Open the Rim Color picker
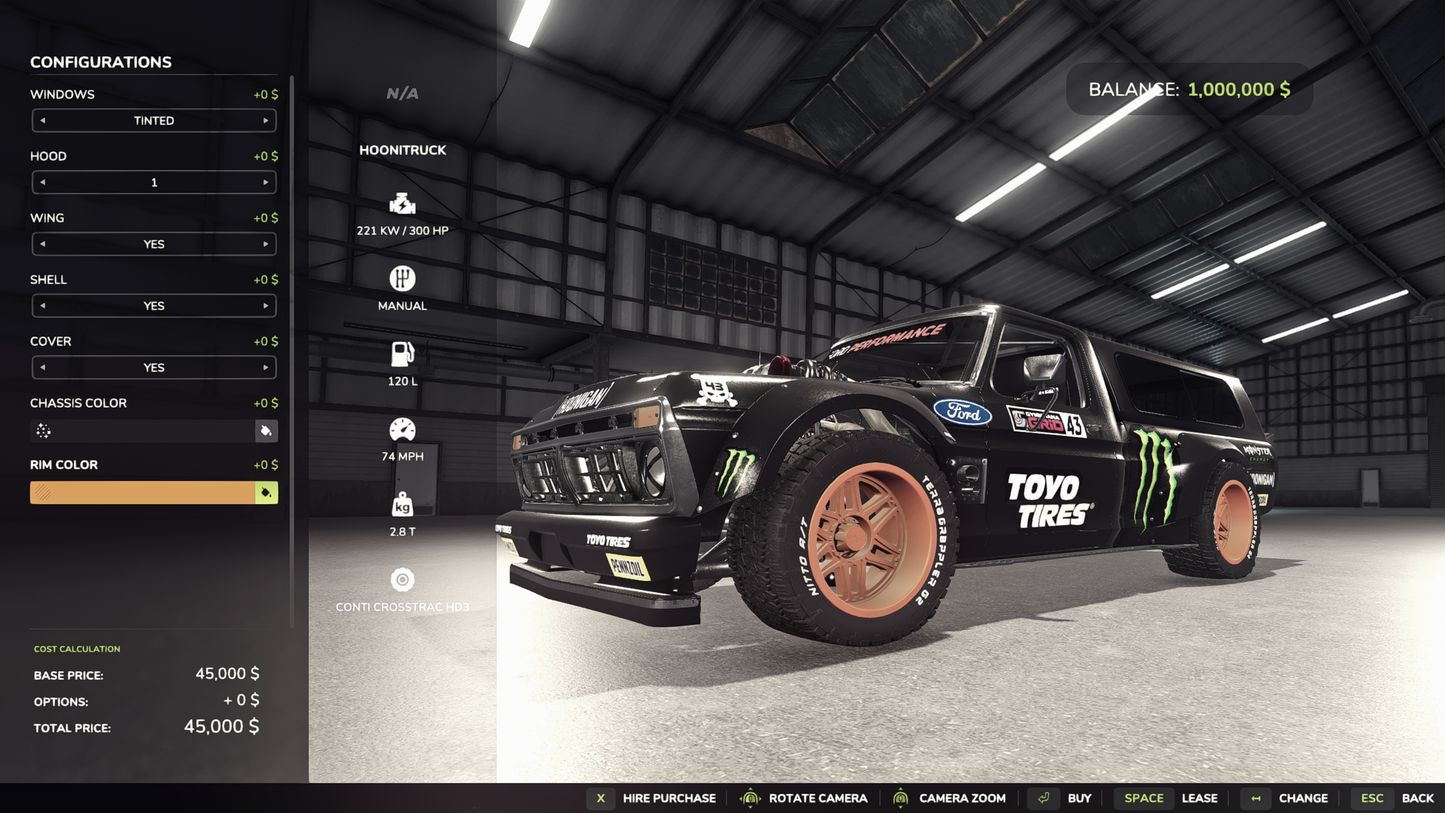Viewport: 1445px width, 813px height. (x=266, y=493)
